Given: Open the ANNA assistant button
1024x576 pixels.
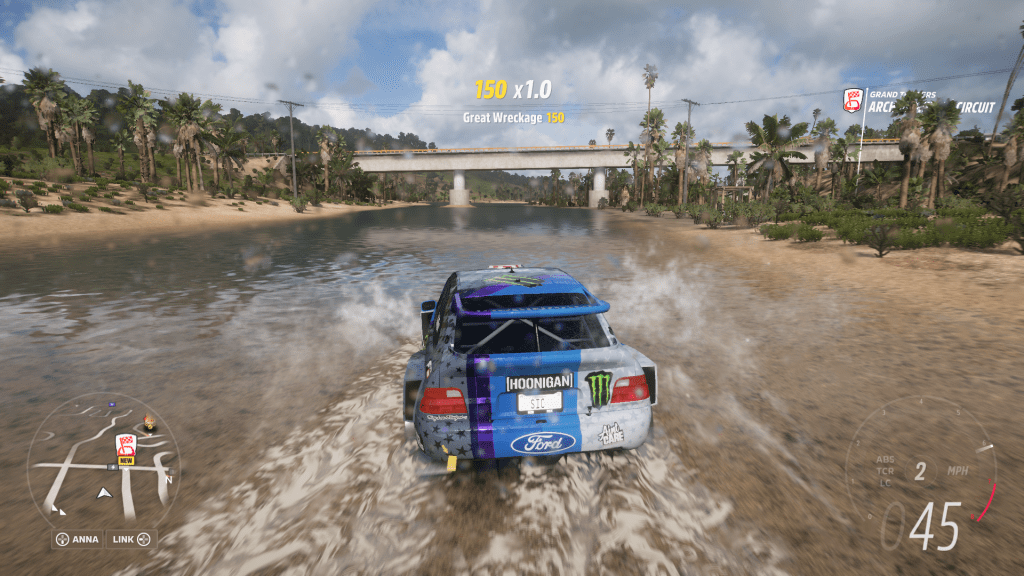Looking at the screenshot, I should (77, 539).
